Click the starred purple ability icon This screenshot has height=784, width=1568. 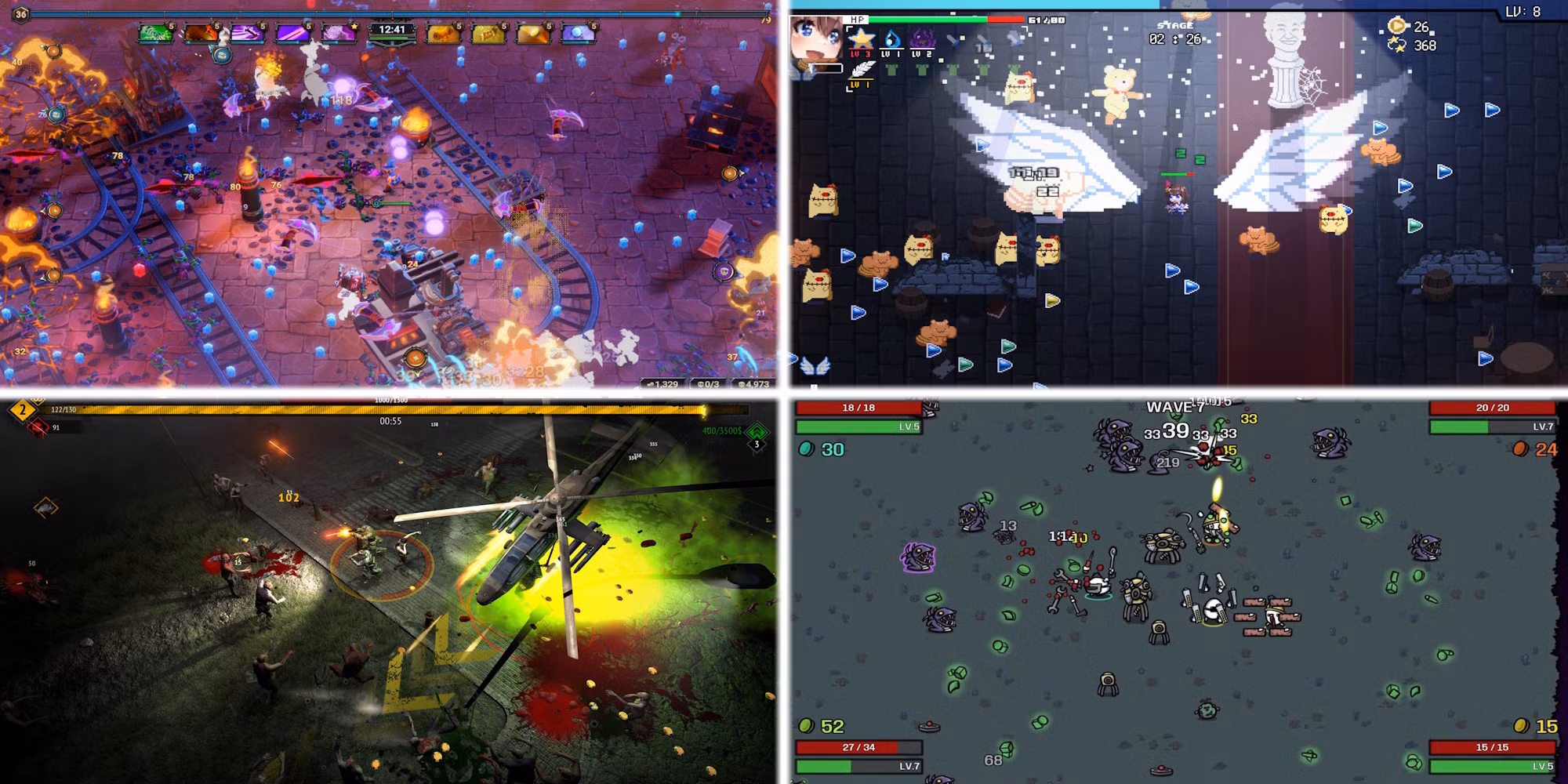coord(340,33)
